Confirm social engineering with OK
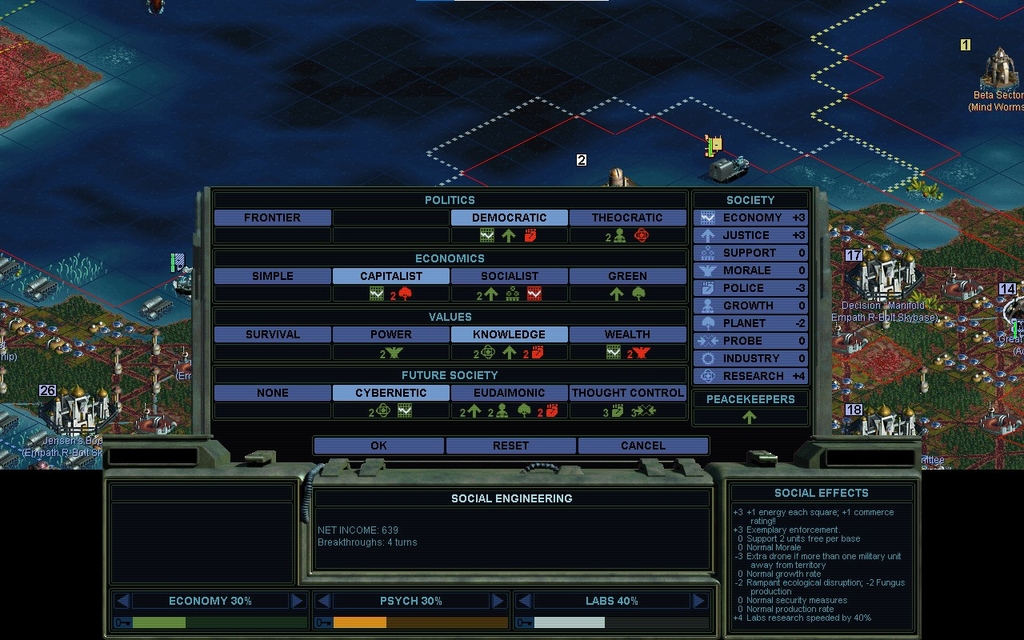The width and height of the screenshot is (1024, 640). [x=378, y=445]
